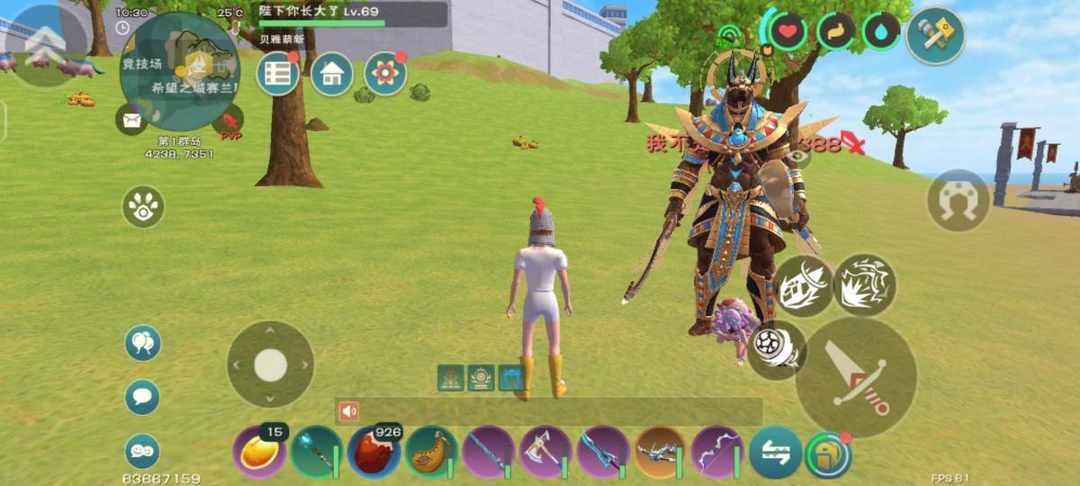Open the backpack inventory button
This screenshot has width=1080, height=486.
point(828,454)
